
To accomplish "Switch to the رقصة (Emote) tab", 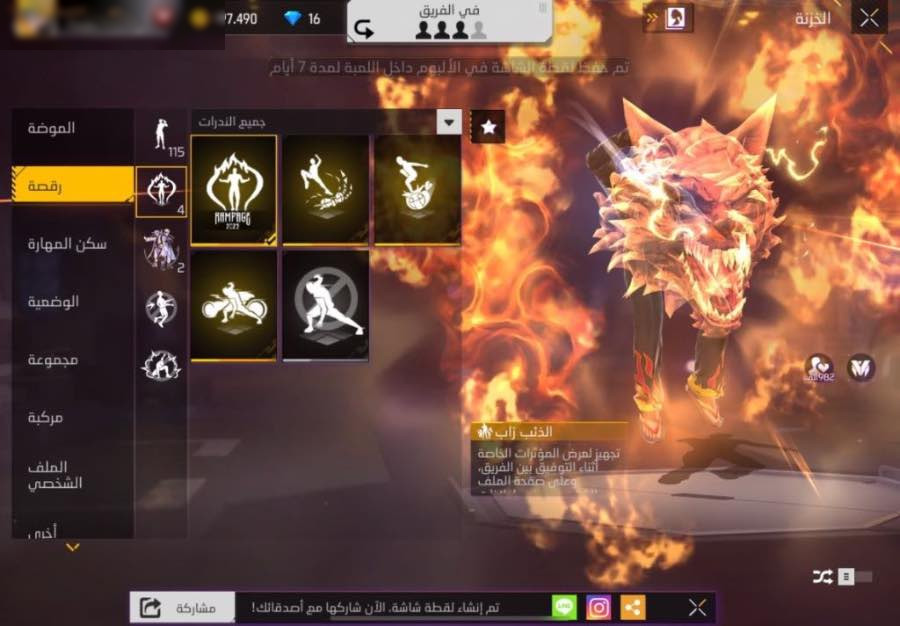I will pyautogui.click(x=72, y=185).
